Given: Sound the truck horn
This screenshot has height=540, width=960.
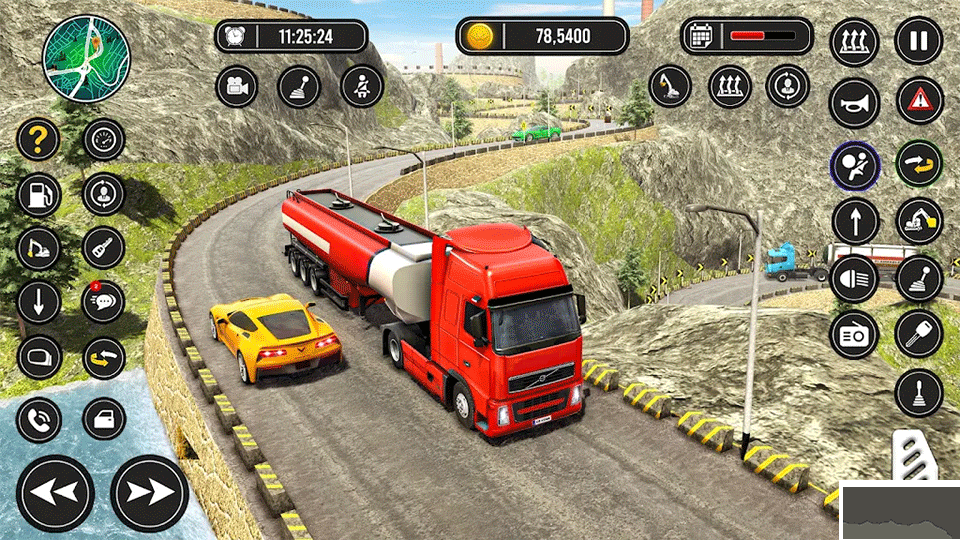Looking at the screenshot, I should (854, 103).
